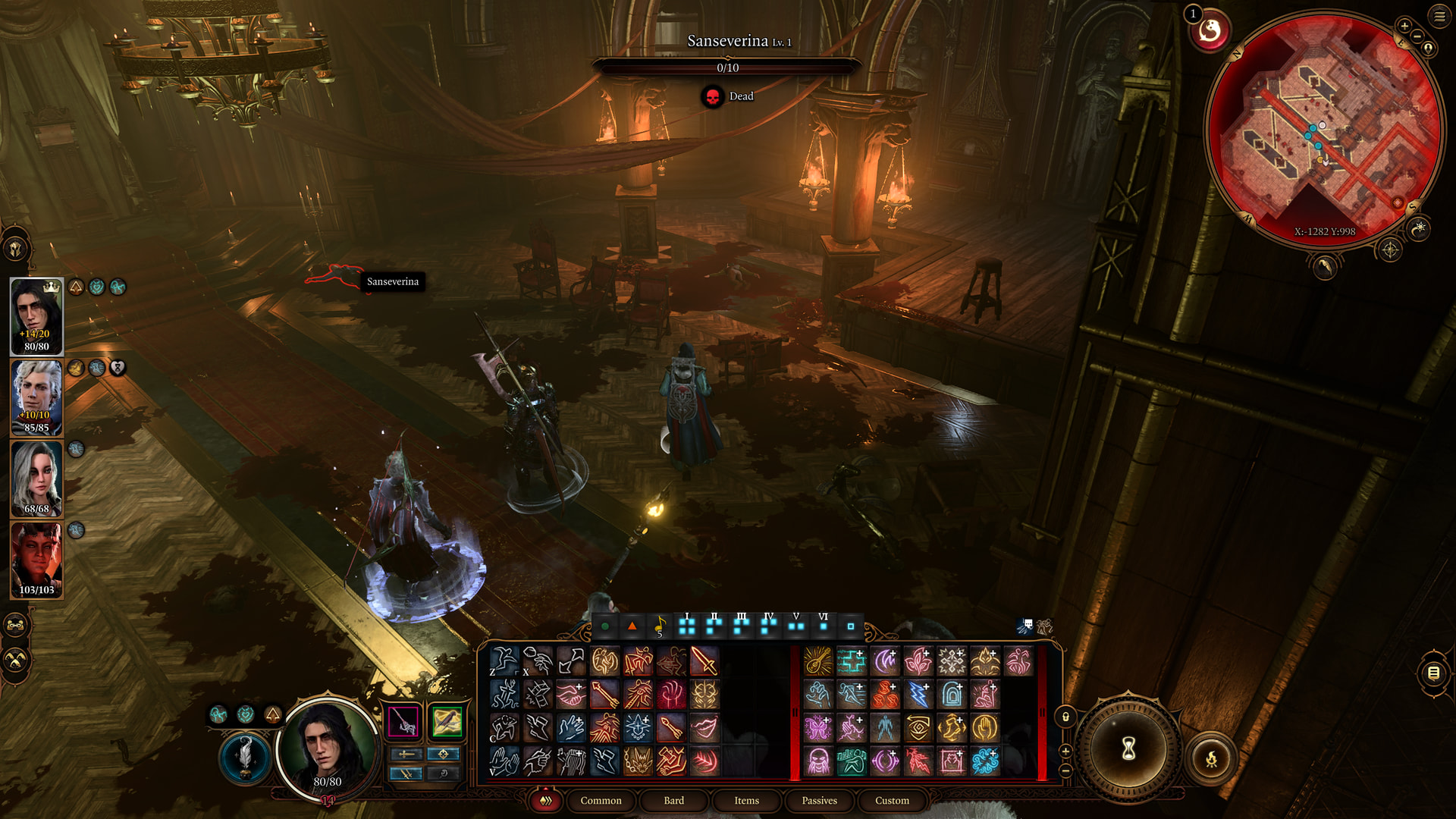Zoom in on the minimap

[1404, 26]
